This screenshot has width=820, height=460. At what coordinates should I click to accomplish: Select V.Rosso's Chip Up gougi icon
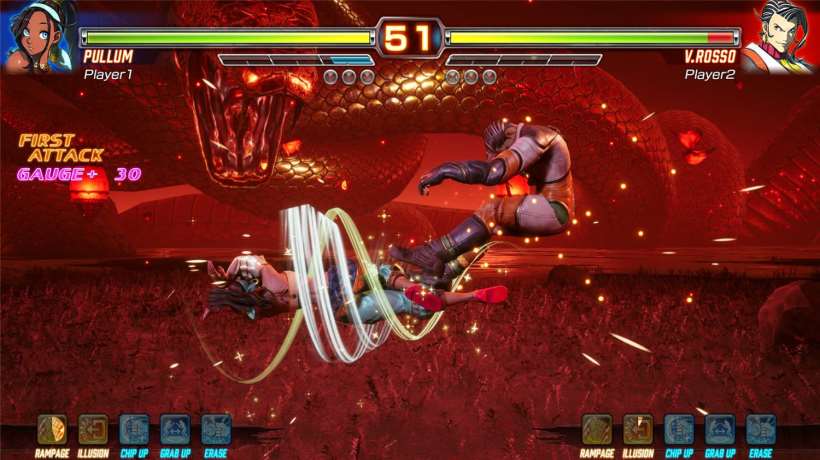coord(679,429)
